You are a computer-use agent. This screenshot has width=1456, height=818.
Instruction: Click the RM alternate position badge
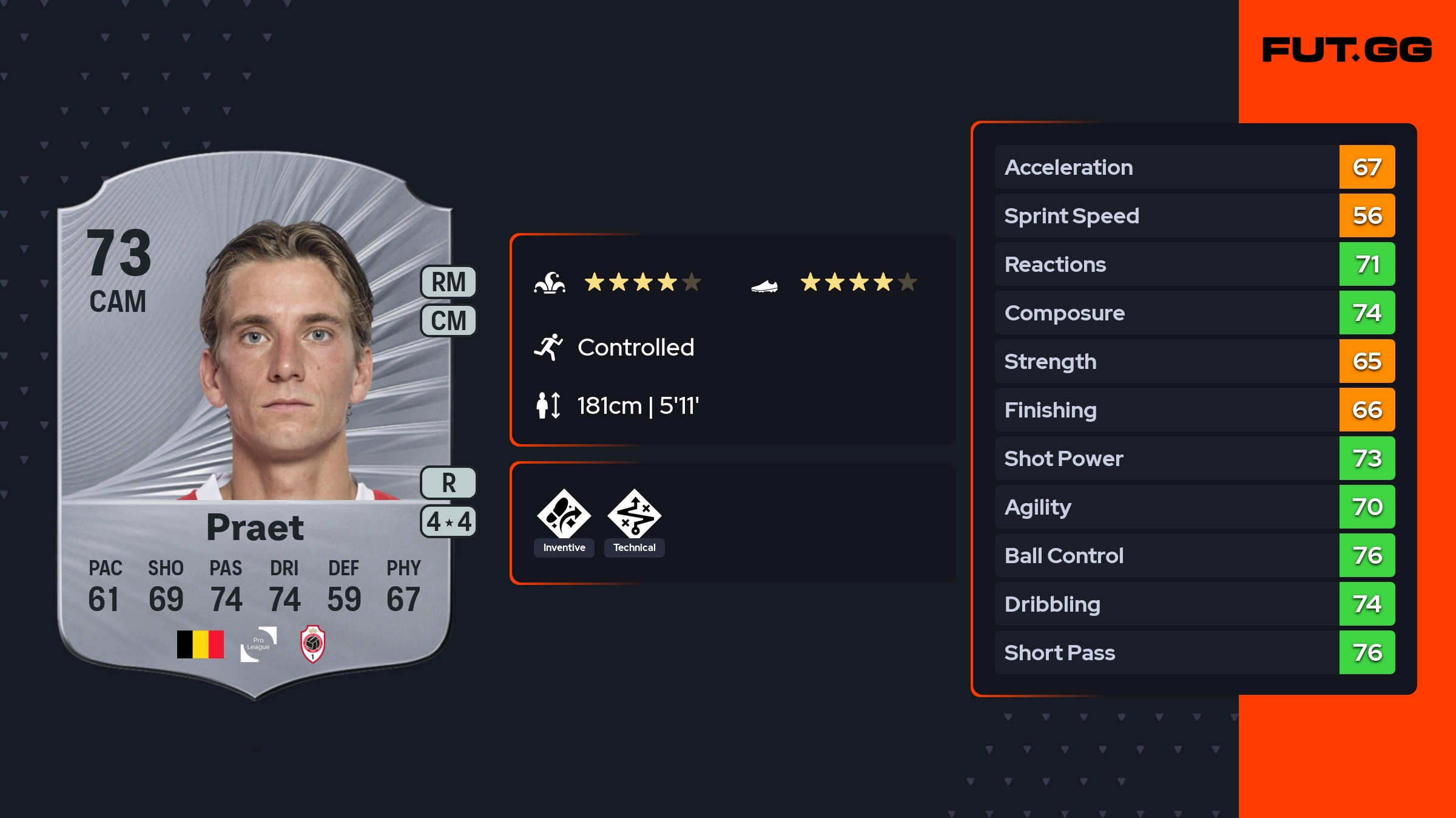[448, 282]
